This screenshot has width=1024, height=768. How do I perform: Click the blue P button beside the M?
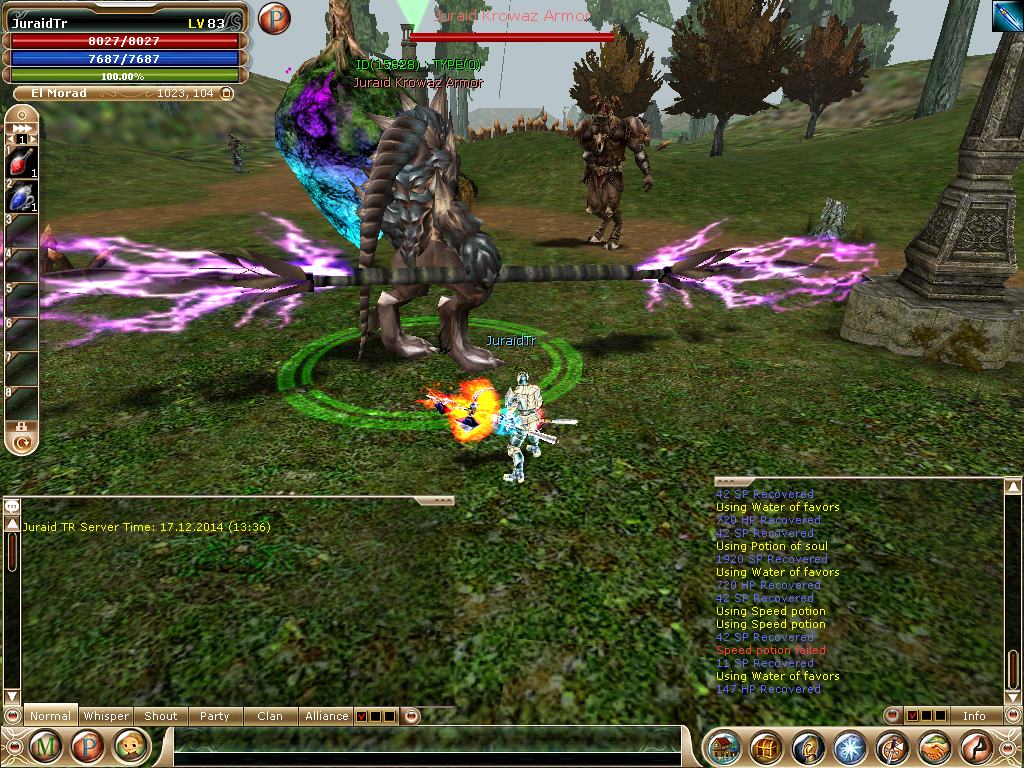click(x=88, y=746)
